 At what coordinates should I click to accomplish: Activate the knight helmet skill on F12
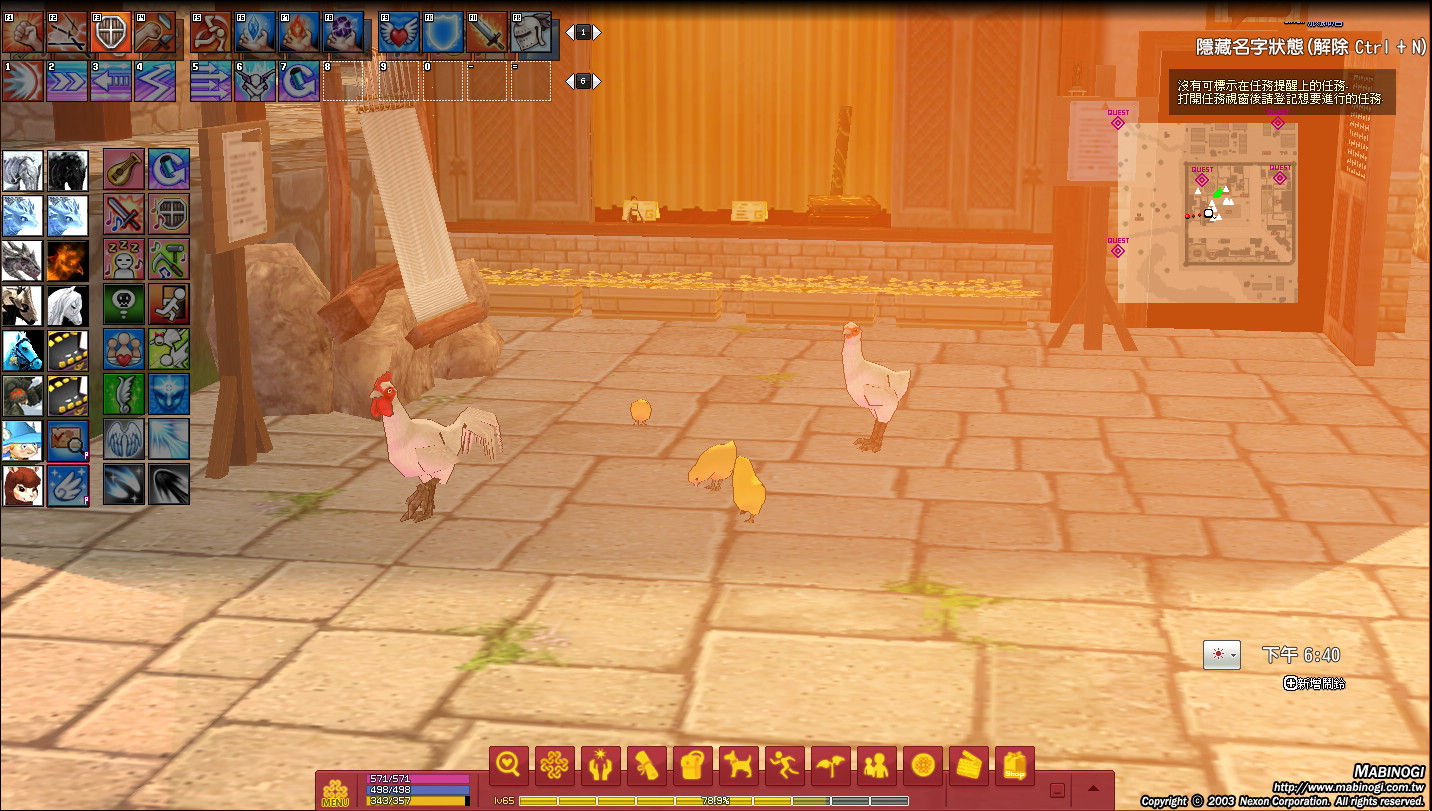[x=531, y=32]
